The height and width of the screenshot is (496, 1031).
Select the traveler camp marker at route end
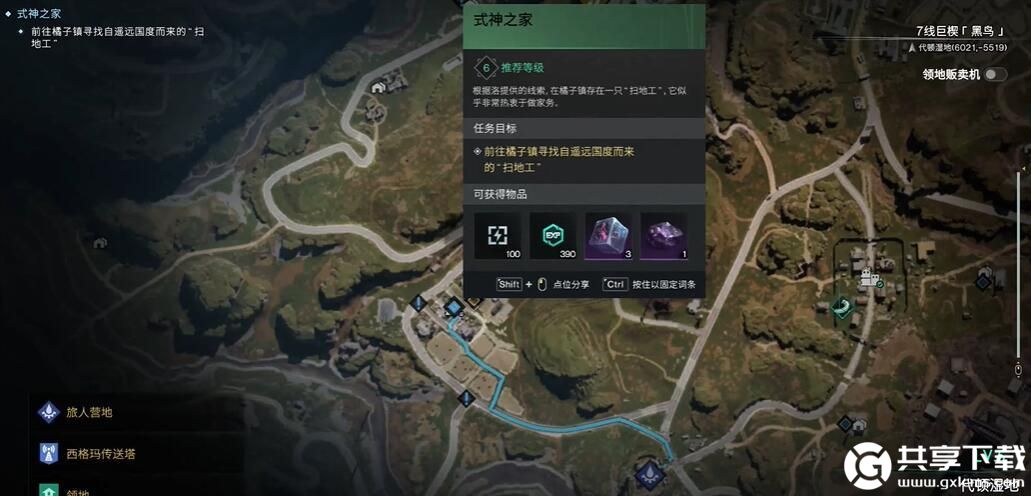click(x=650, y=472)
